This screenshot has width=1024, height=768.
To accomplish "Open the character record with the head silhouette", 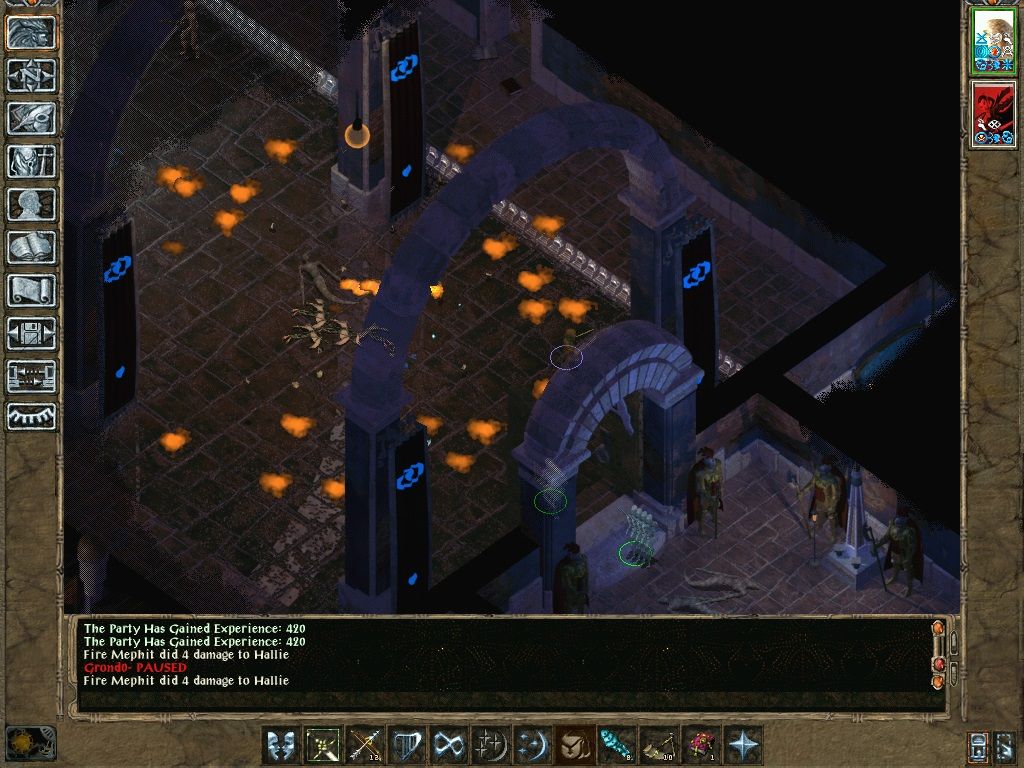I will (31, 204).
